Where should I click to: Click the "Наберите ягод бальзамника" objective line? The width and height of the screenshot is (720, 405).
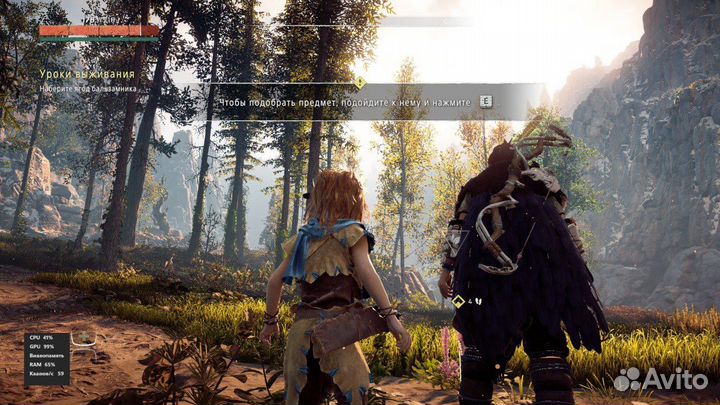click(88, 89)
